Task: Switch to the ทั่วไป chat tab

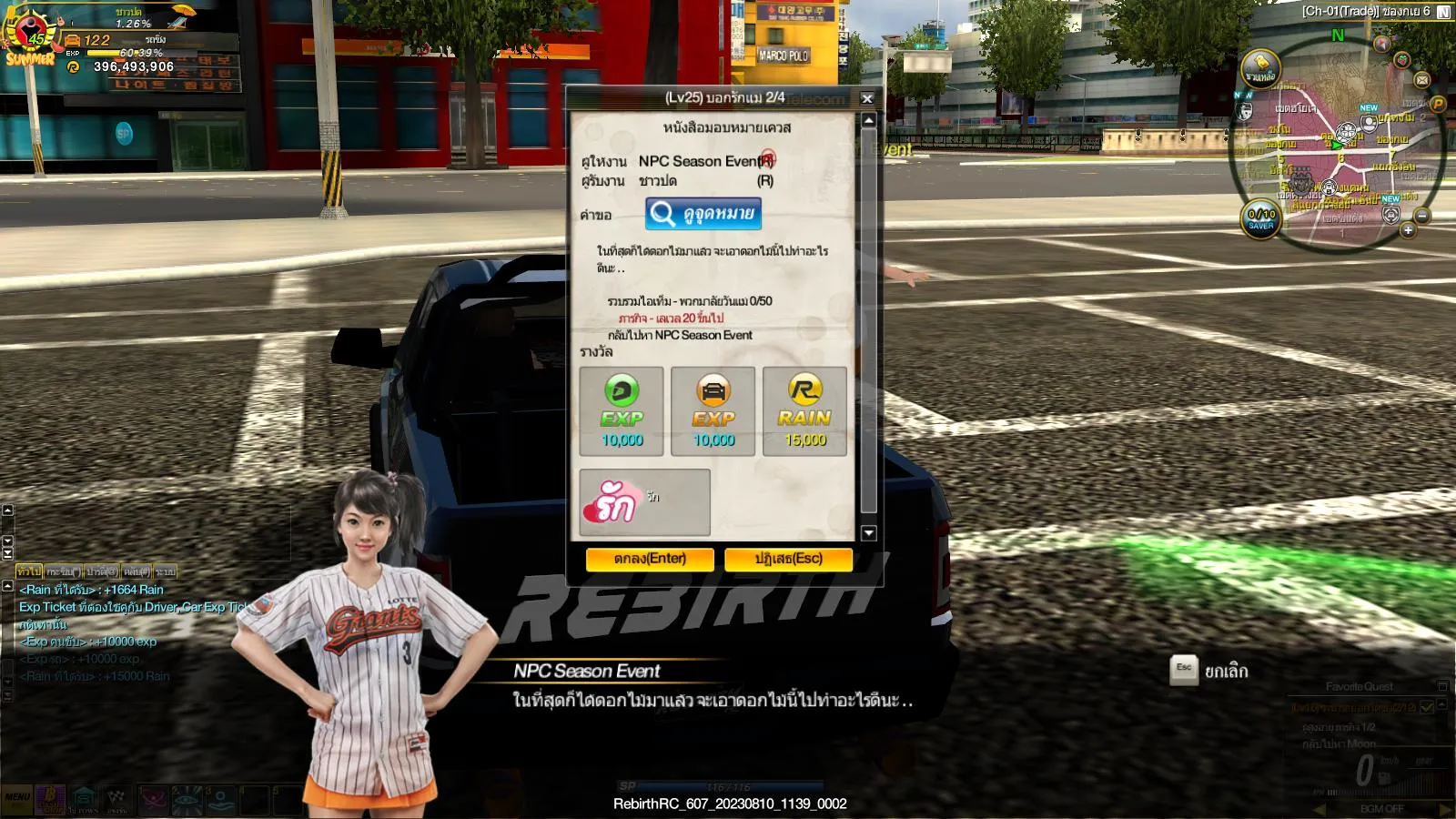Action: [29, 571]
